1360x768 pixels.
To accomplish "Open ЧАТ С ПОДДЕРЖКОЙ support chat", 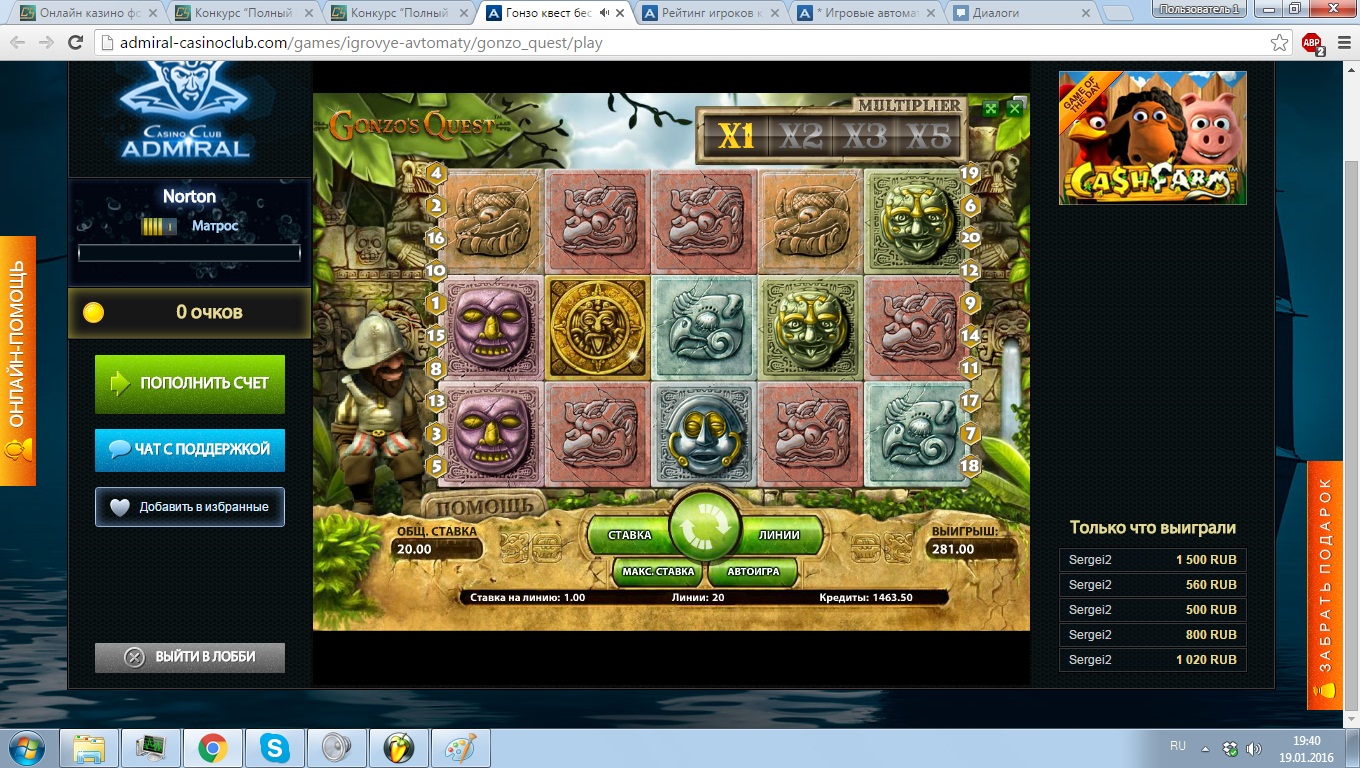I will pyautogui.click(x=190, y=450).
